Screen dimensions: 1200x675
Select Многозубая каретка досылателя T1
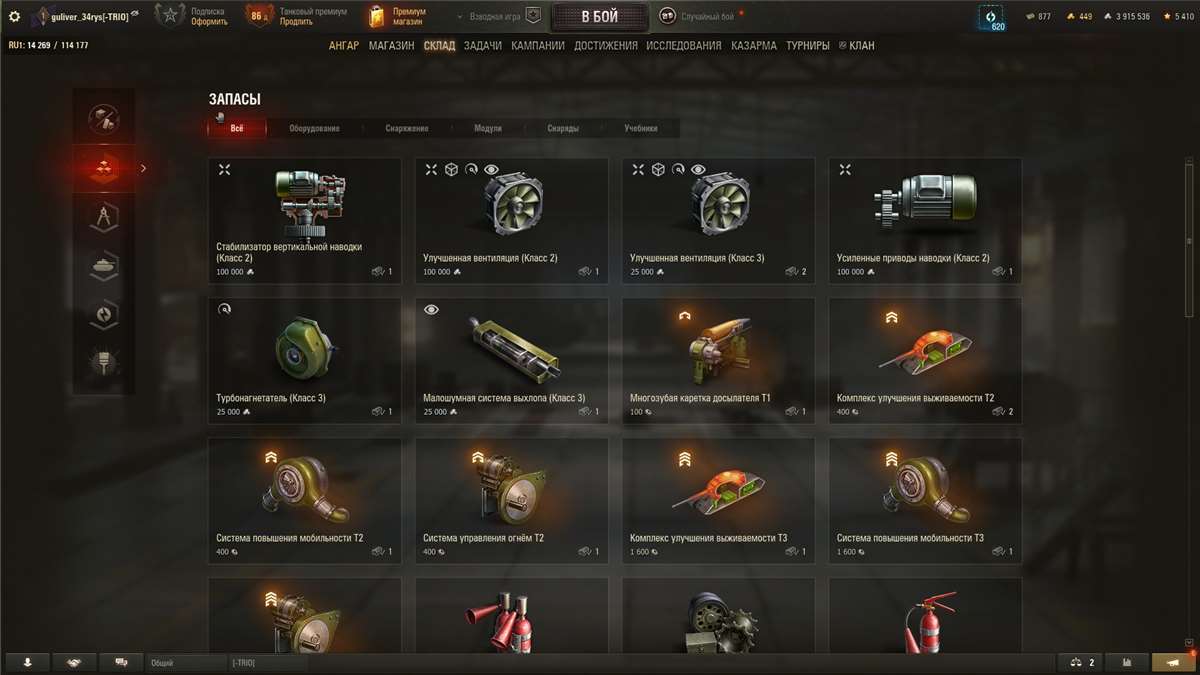point(718,360)
